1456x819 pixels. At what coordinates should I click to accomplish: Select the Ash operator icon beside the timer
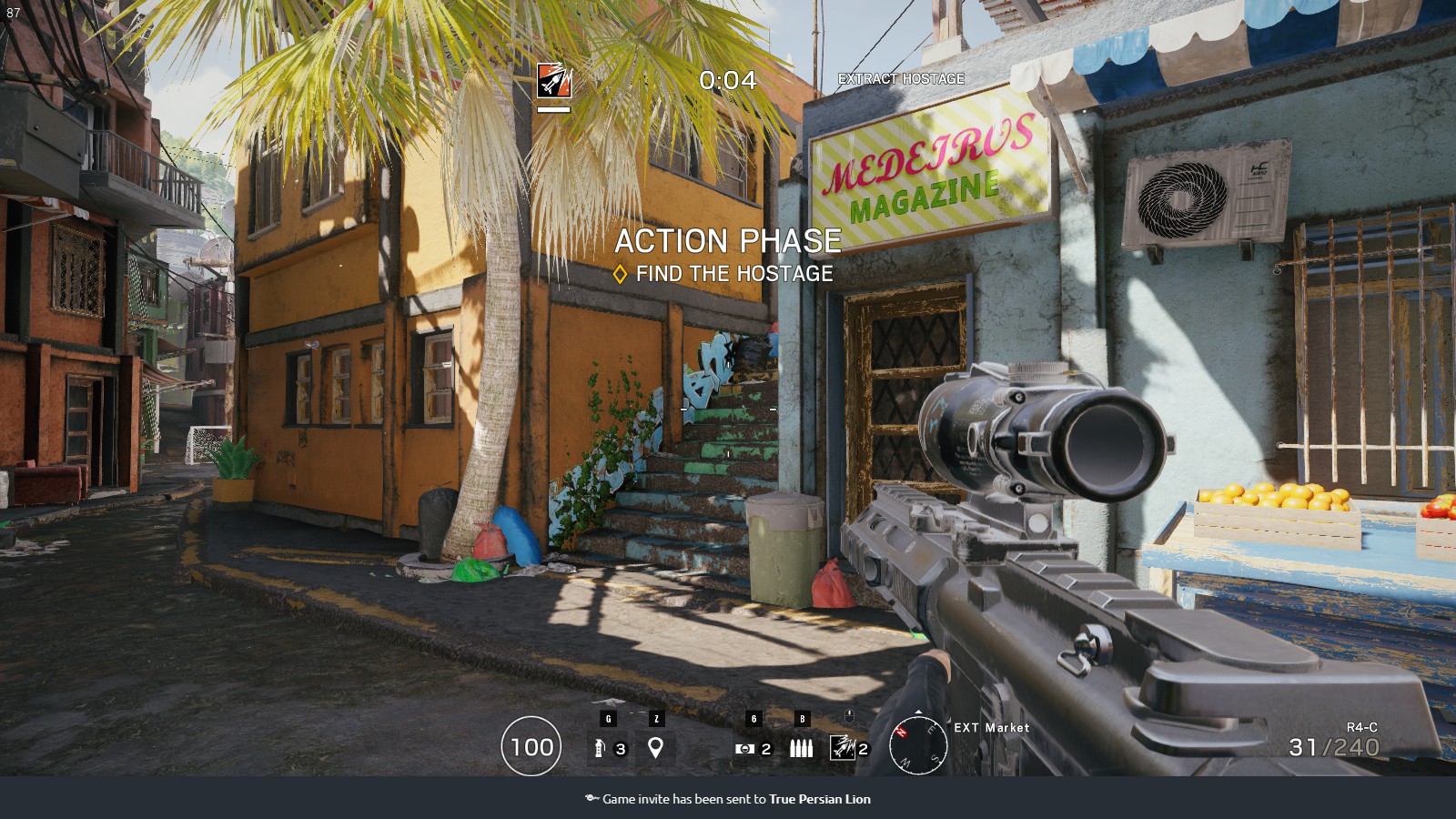[553, 81]
